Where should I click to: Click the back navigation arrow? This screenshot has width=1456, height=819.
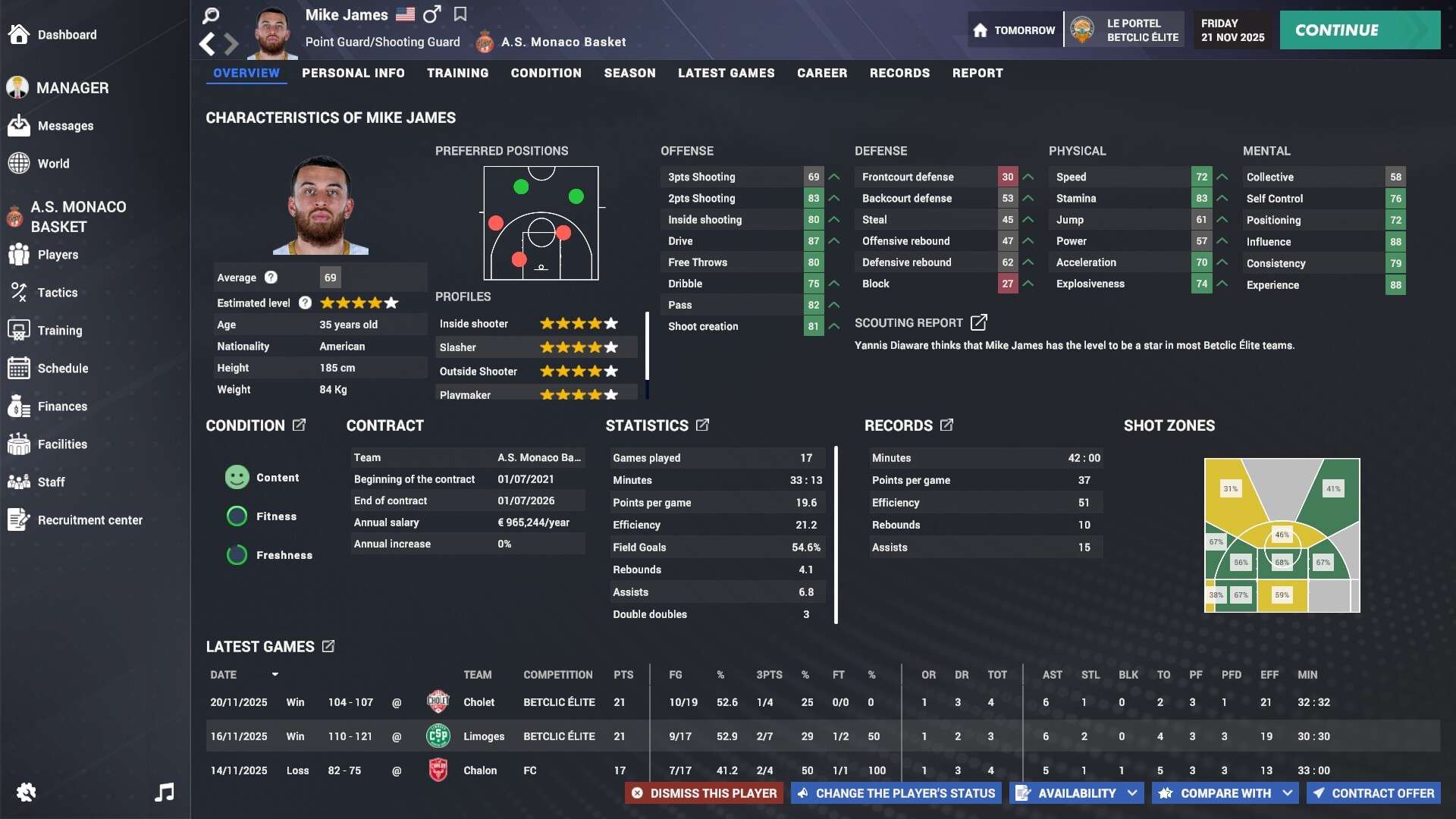pyautogui.click(x=207, y=44)
